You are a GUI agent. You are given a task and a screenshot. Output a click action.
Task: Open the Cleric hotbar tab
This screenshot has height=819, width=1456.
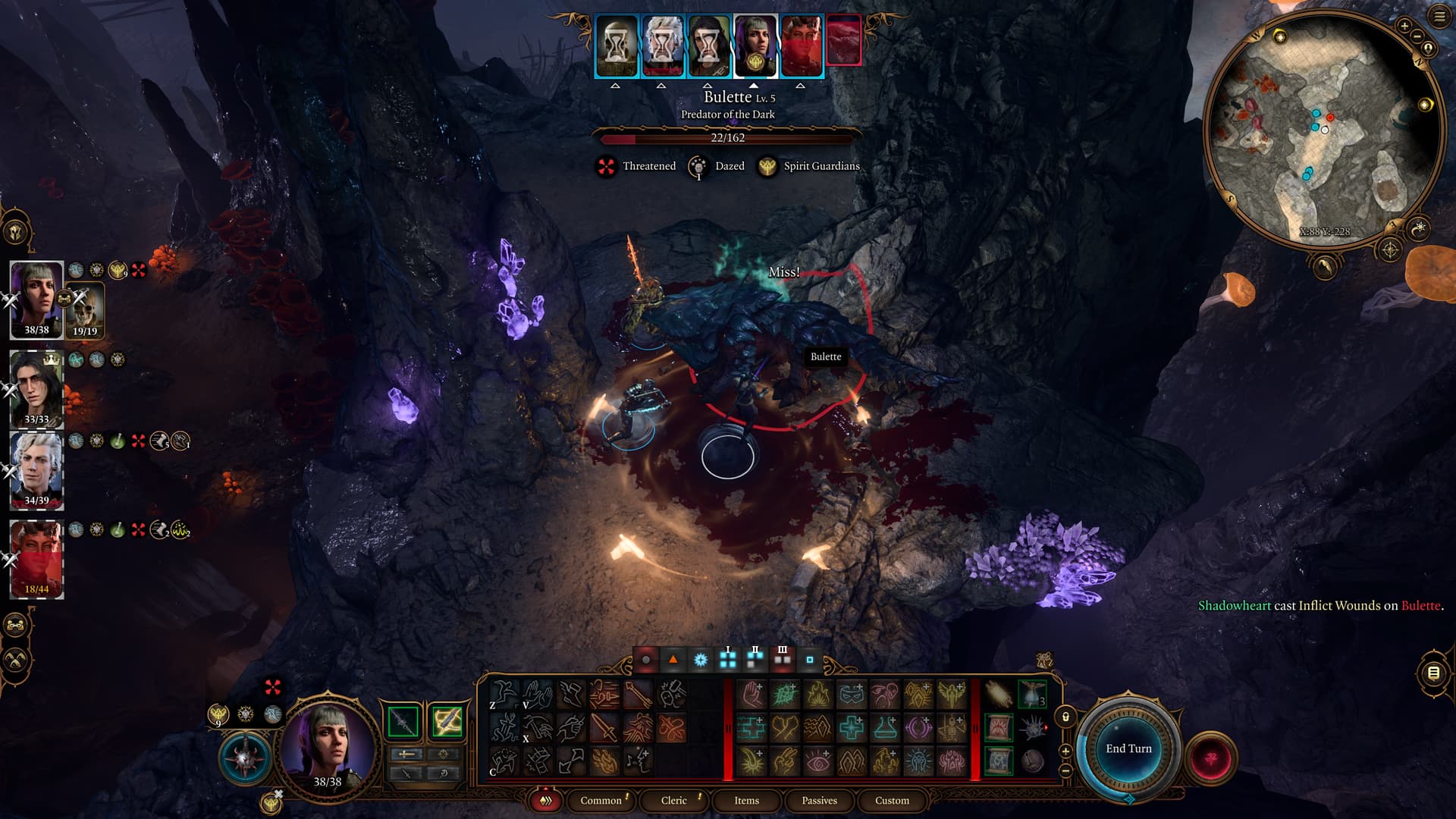(673, 800)
